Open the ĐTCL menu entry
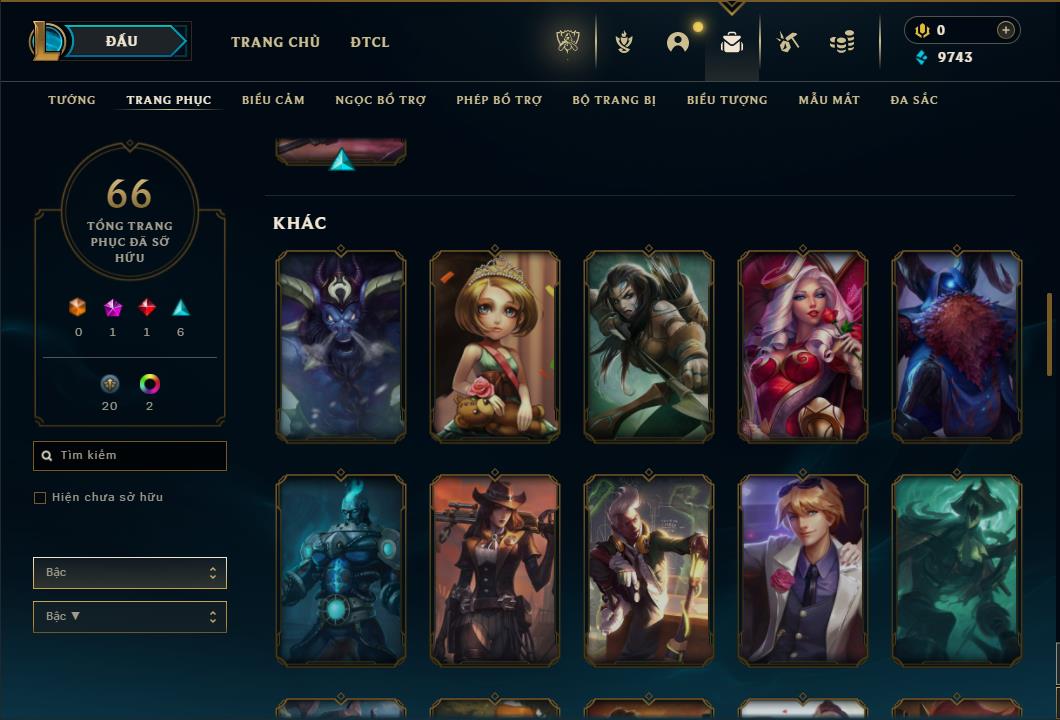The height and width of the screenshot is (720, 1060). (370, 42)
